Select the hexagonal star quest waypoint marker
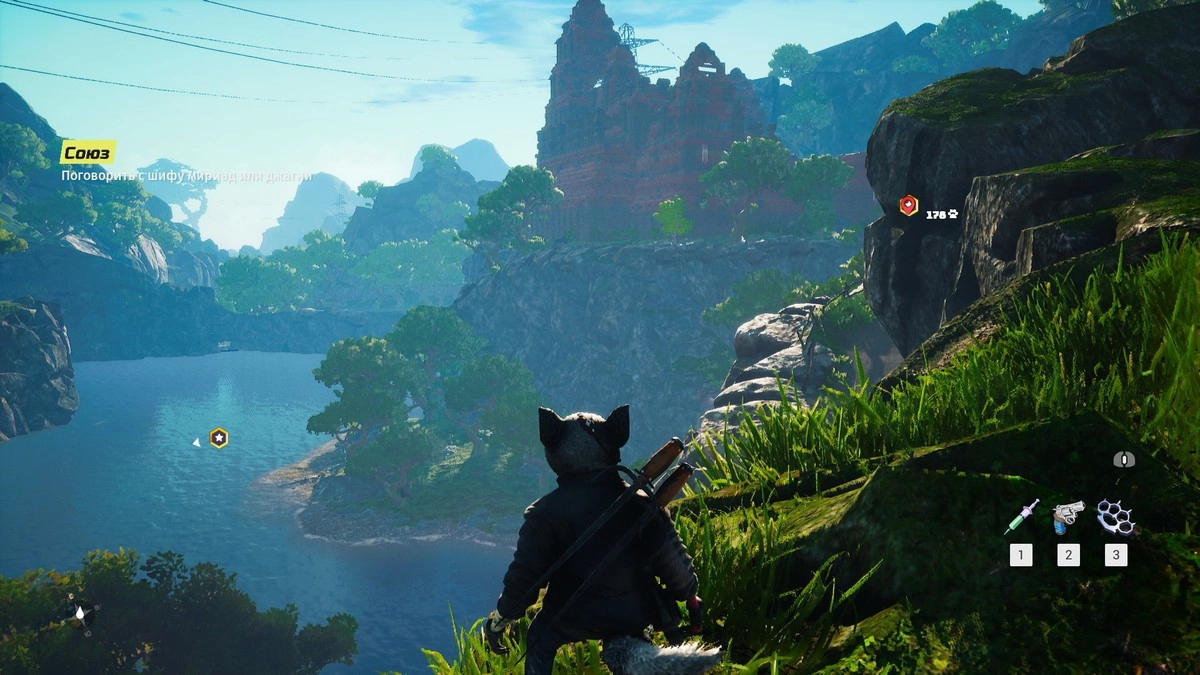Screen dimensions: 1200x675 click(x=218, y=438)
